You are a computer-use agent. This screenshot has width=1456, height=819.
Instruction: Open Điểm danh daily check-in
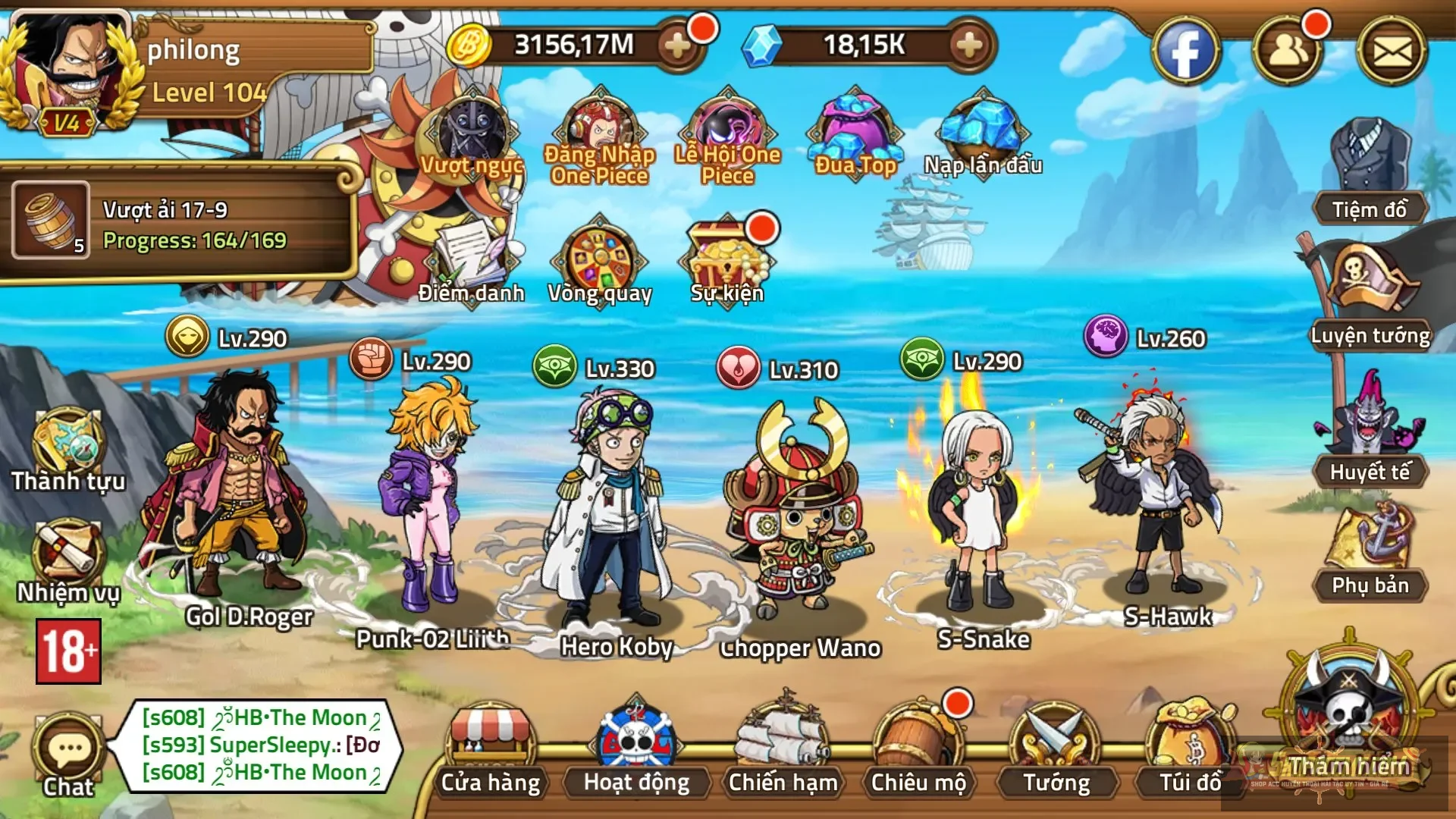click(x=470, y=258)
